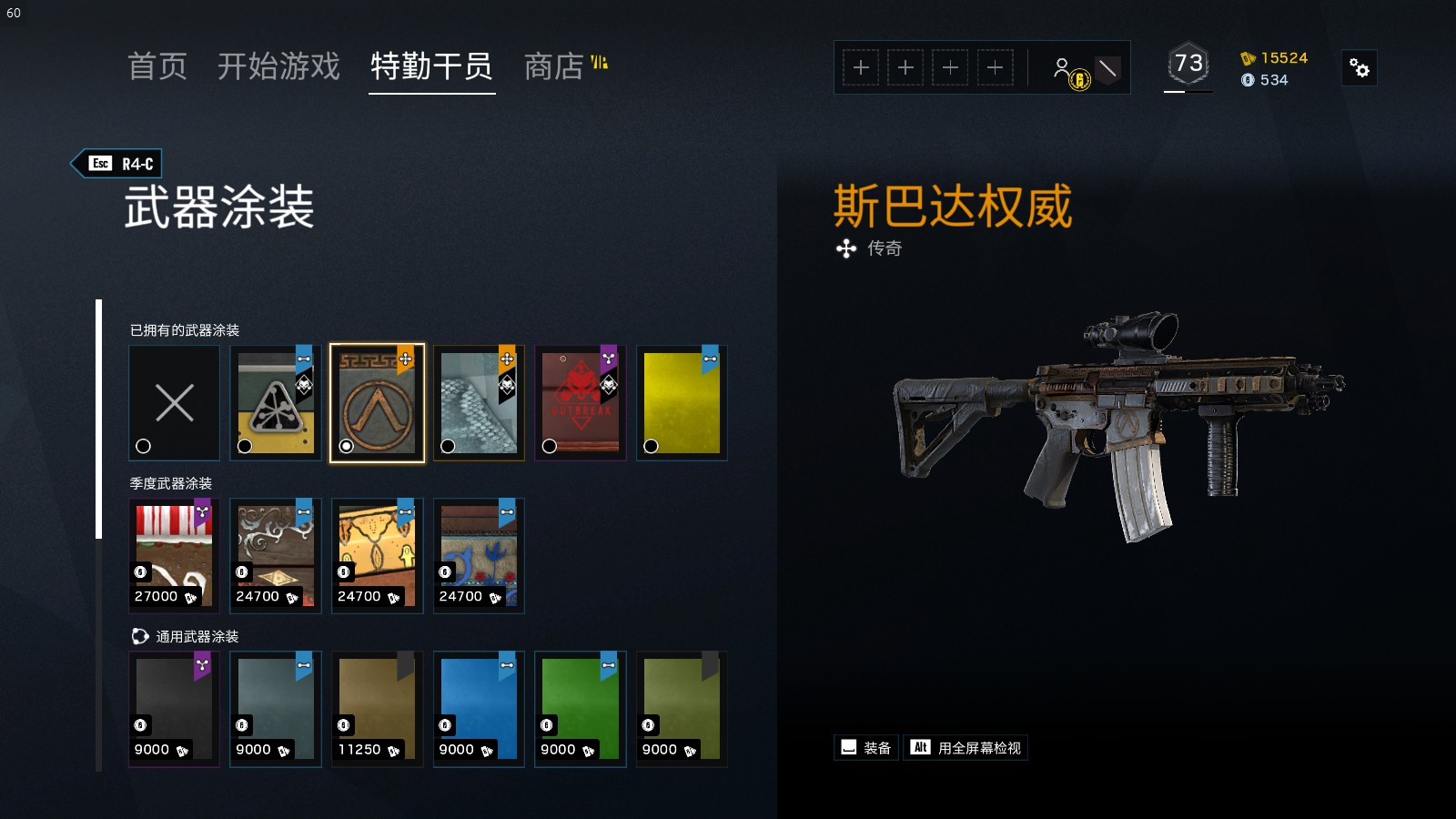Select the no-skin X option
Viewport: 1456px width, 819px height.
(x=174, y=403)
